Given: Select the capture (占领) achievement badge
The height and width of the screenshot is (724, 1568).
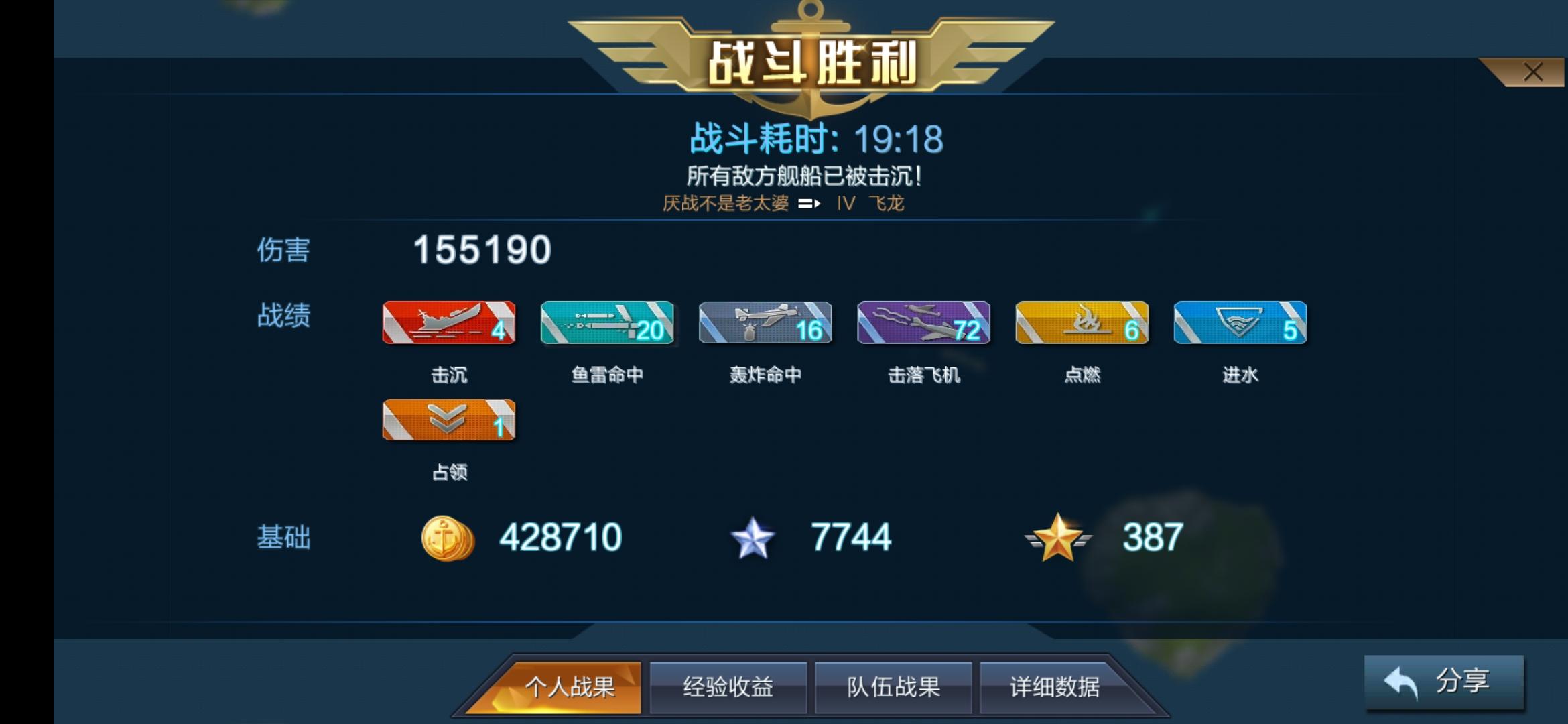Looking at the screenshot, I should [x=449, y=420].
